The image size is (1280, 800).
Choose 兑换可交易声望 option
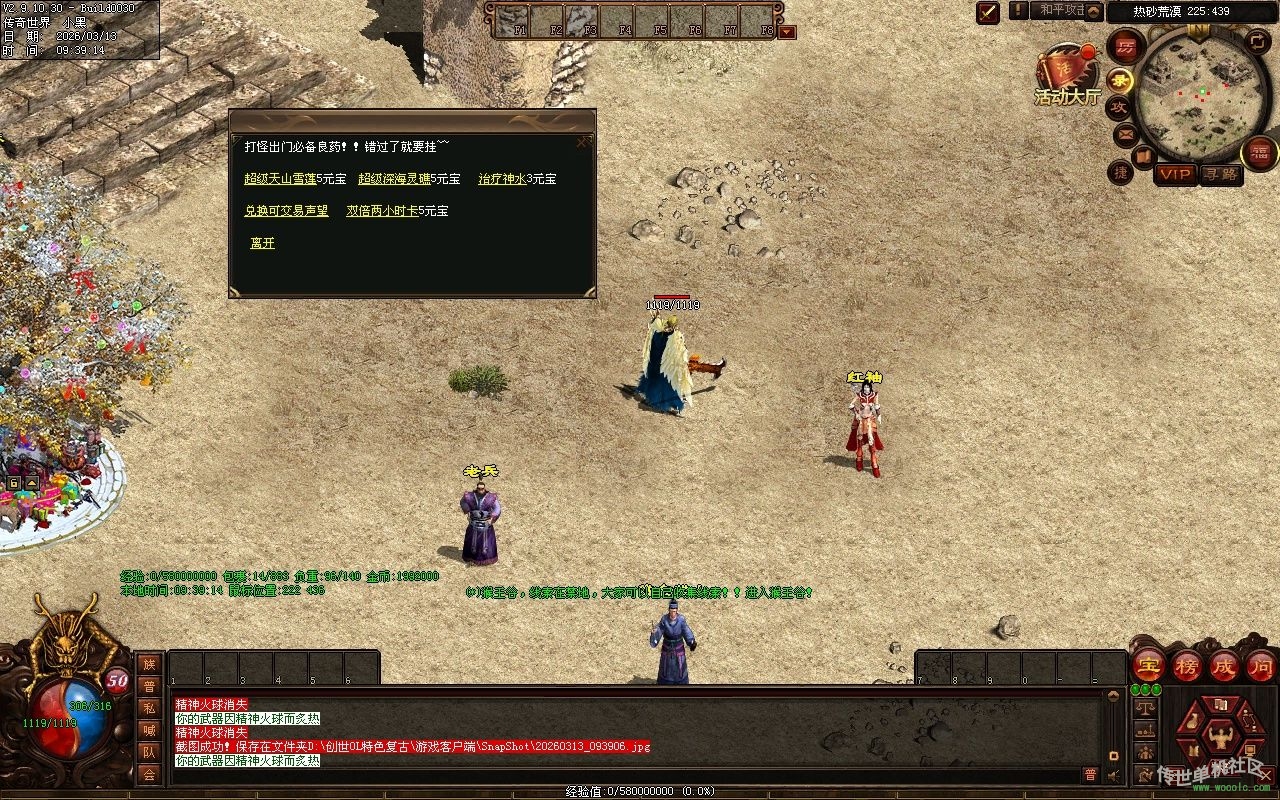(286, 211)
